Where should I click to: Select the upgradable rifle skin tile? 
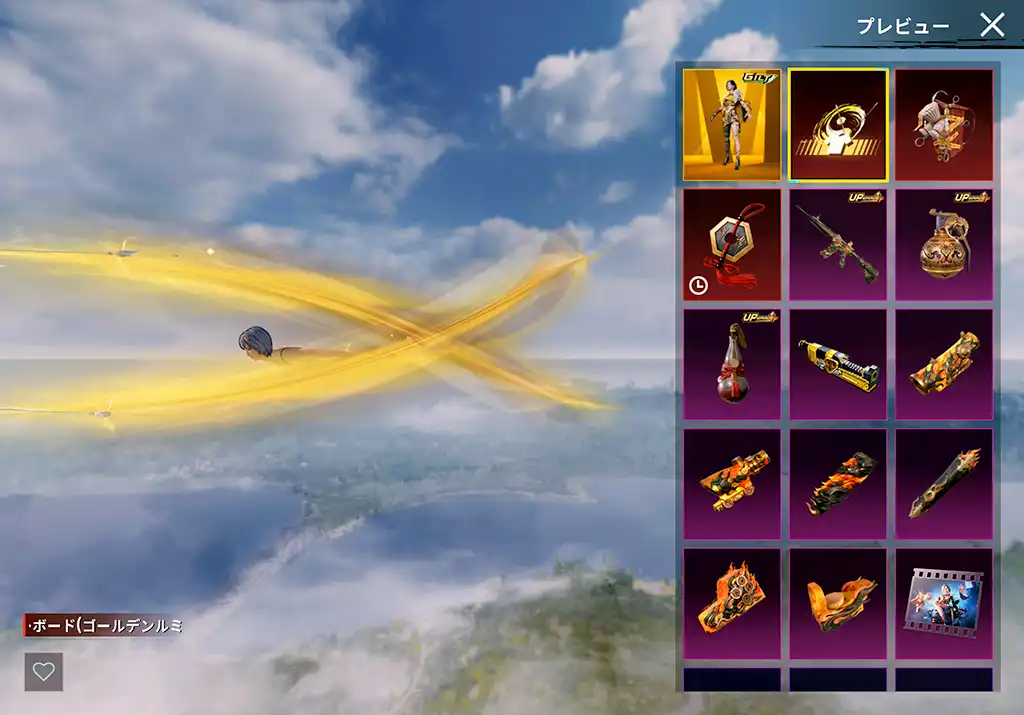pyautogui.click(x=838, y=245)
